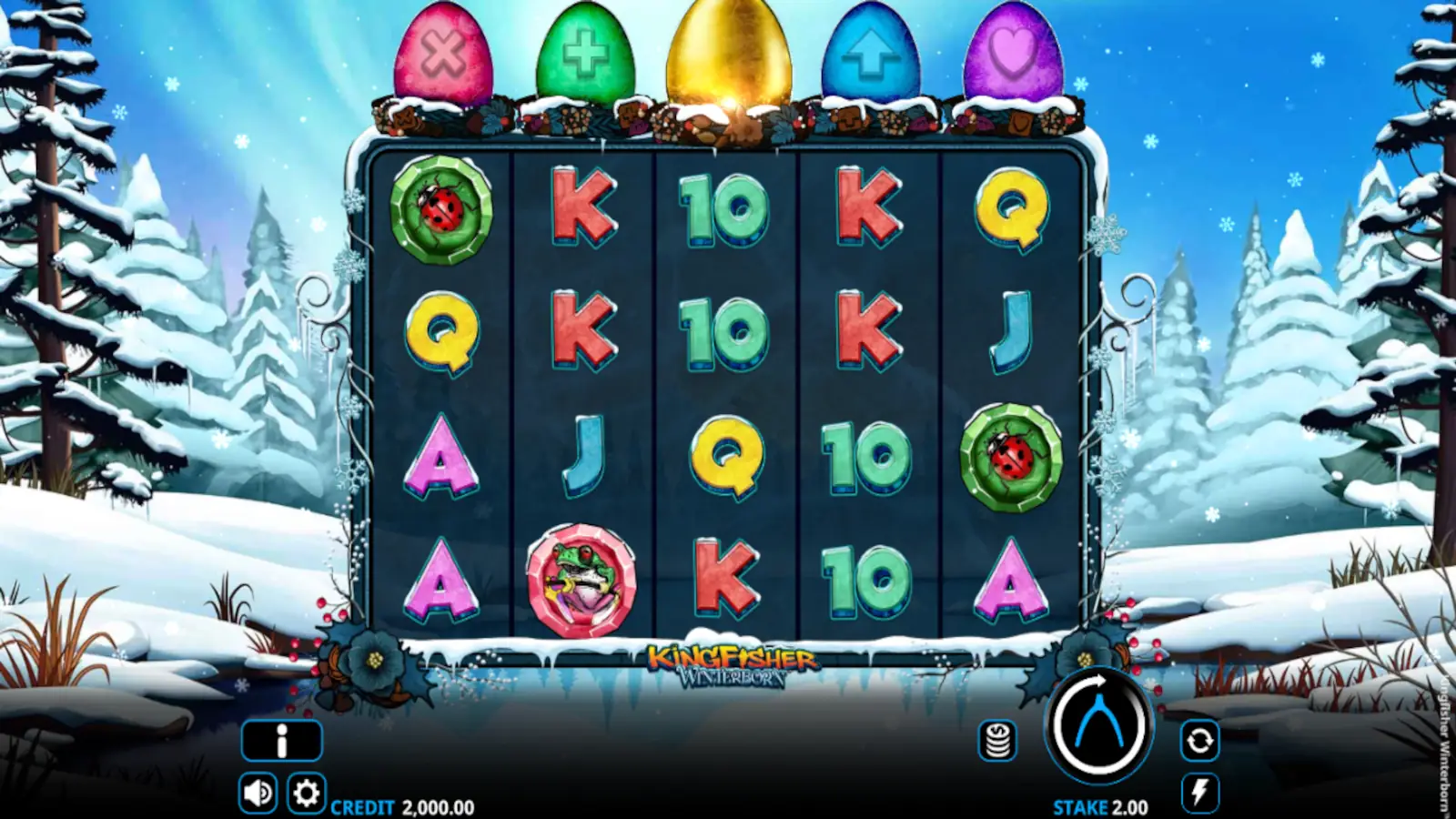Open the game info paytable
Screen dimensions: 1456x819
tap(281, 739)
